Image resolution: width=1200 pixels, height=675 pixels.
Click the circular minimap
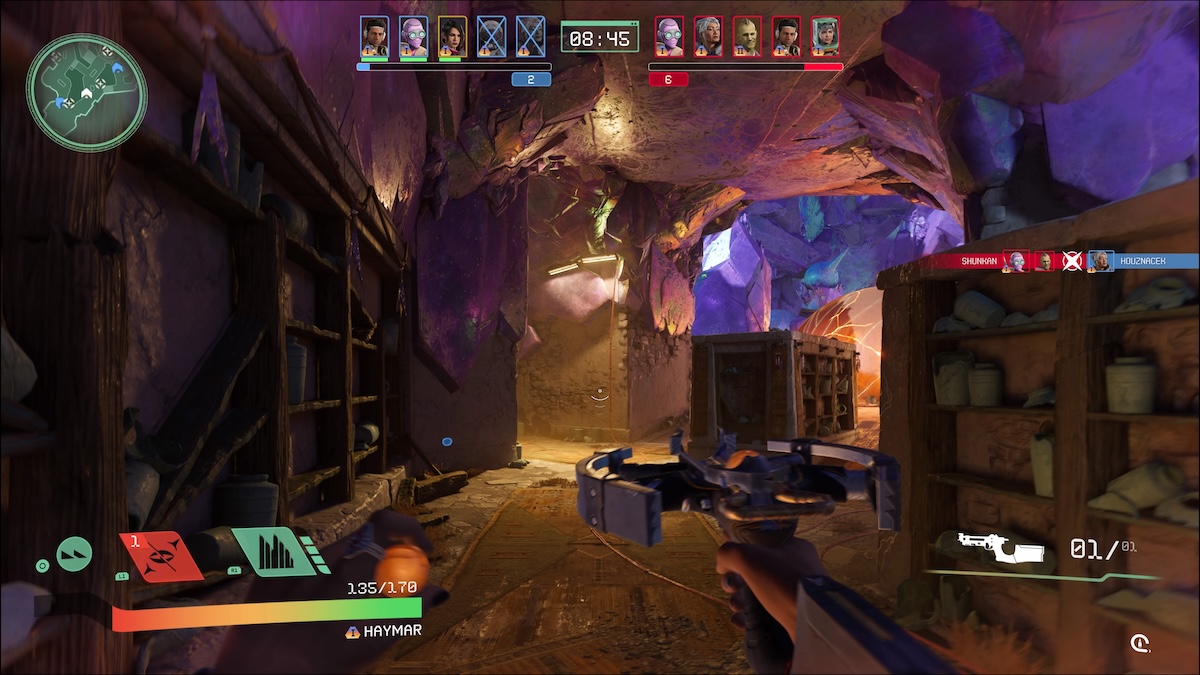87,92
